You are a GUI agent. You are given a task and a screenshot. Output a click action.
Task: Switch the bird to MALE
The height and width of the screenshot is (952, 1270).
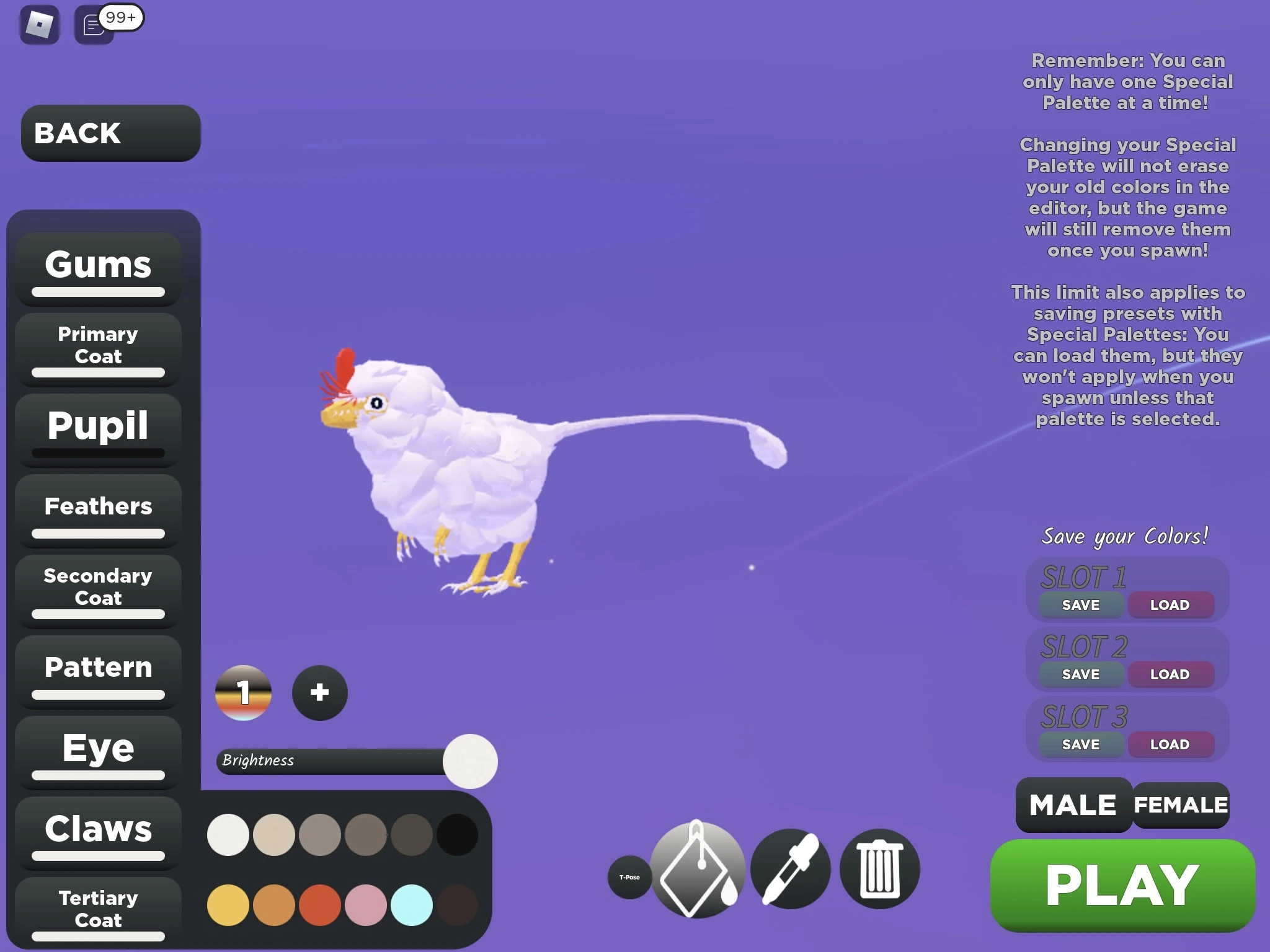point(1073,804)
